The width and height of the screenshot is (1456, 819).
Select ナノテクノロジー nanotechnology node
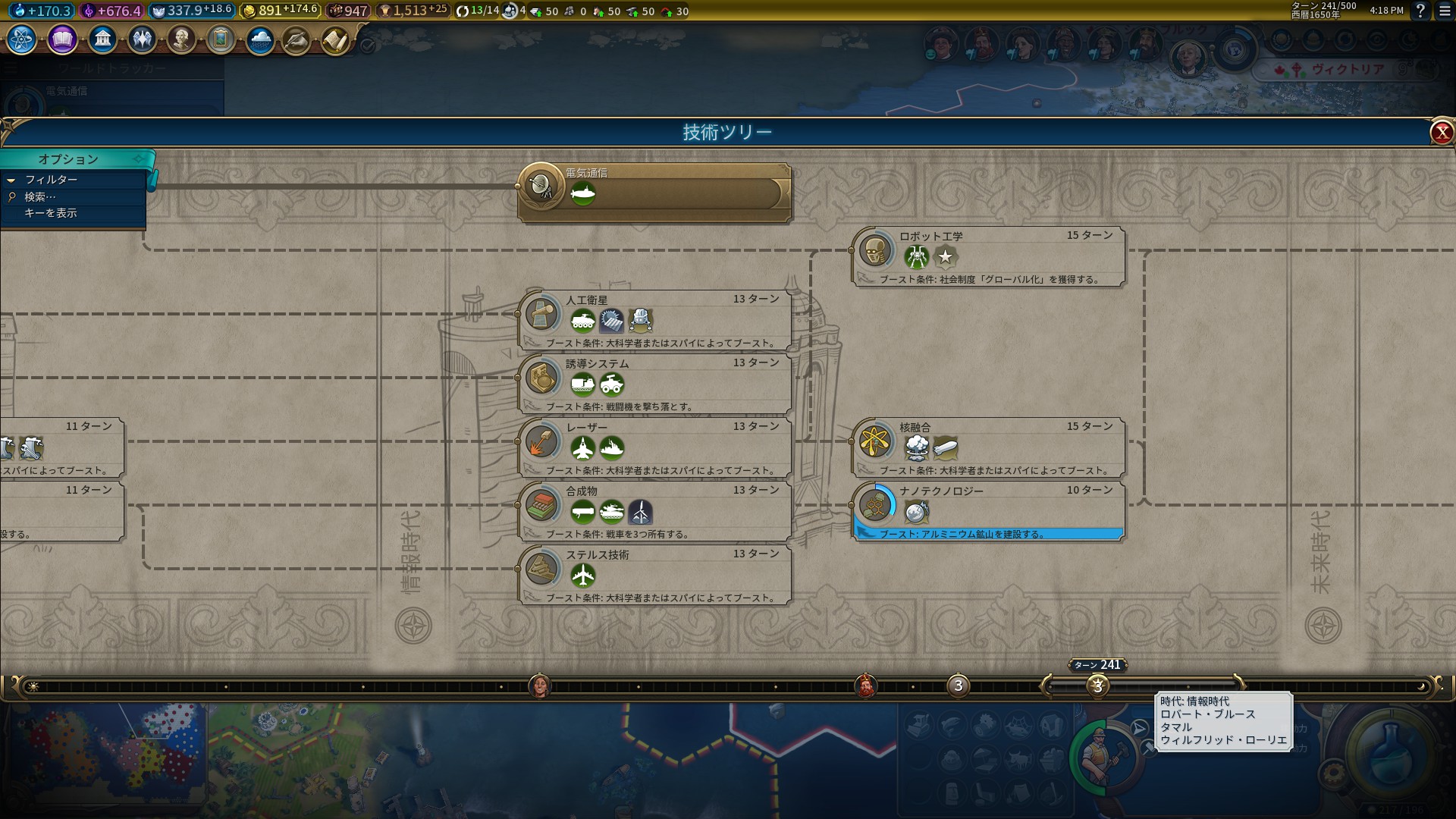coord(987,511)
